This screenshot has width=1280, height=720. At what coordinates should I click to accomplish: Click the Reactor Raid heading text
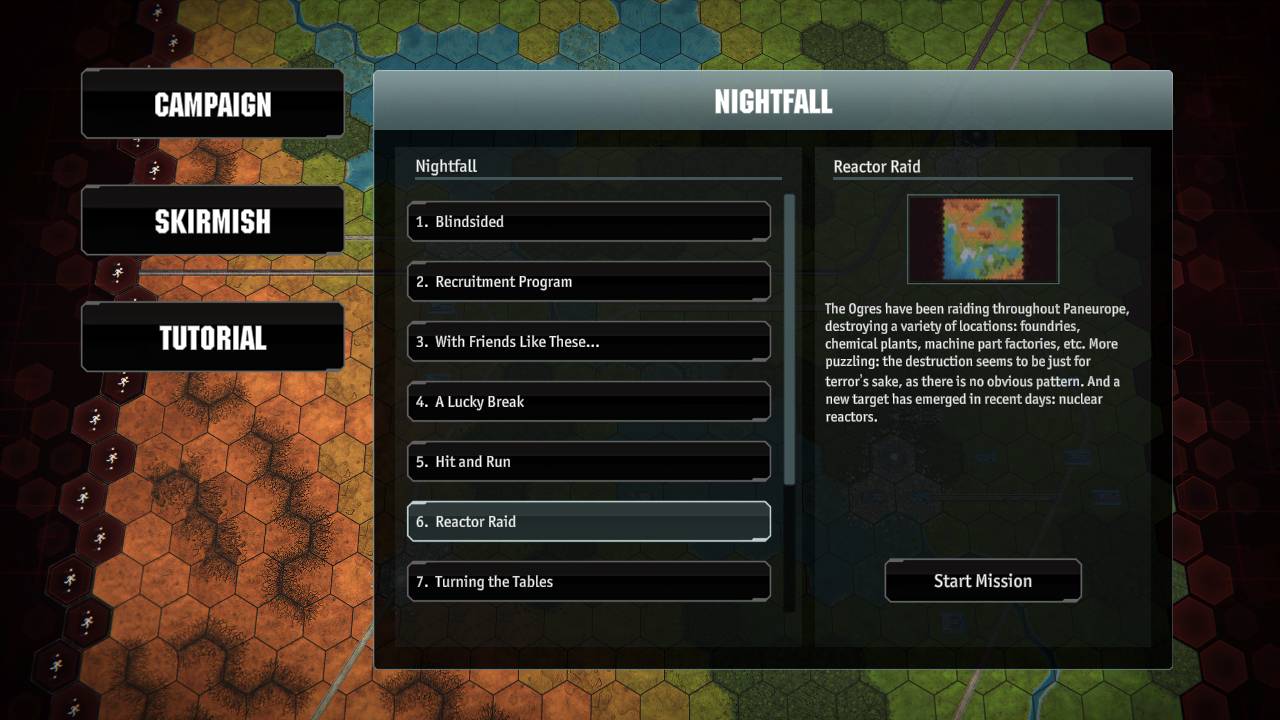(x=877, y=167)
